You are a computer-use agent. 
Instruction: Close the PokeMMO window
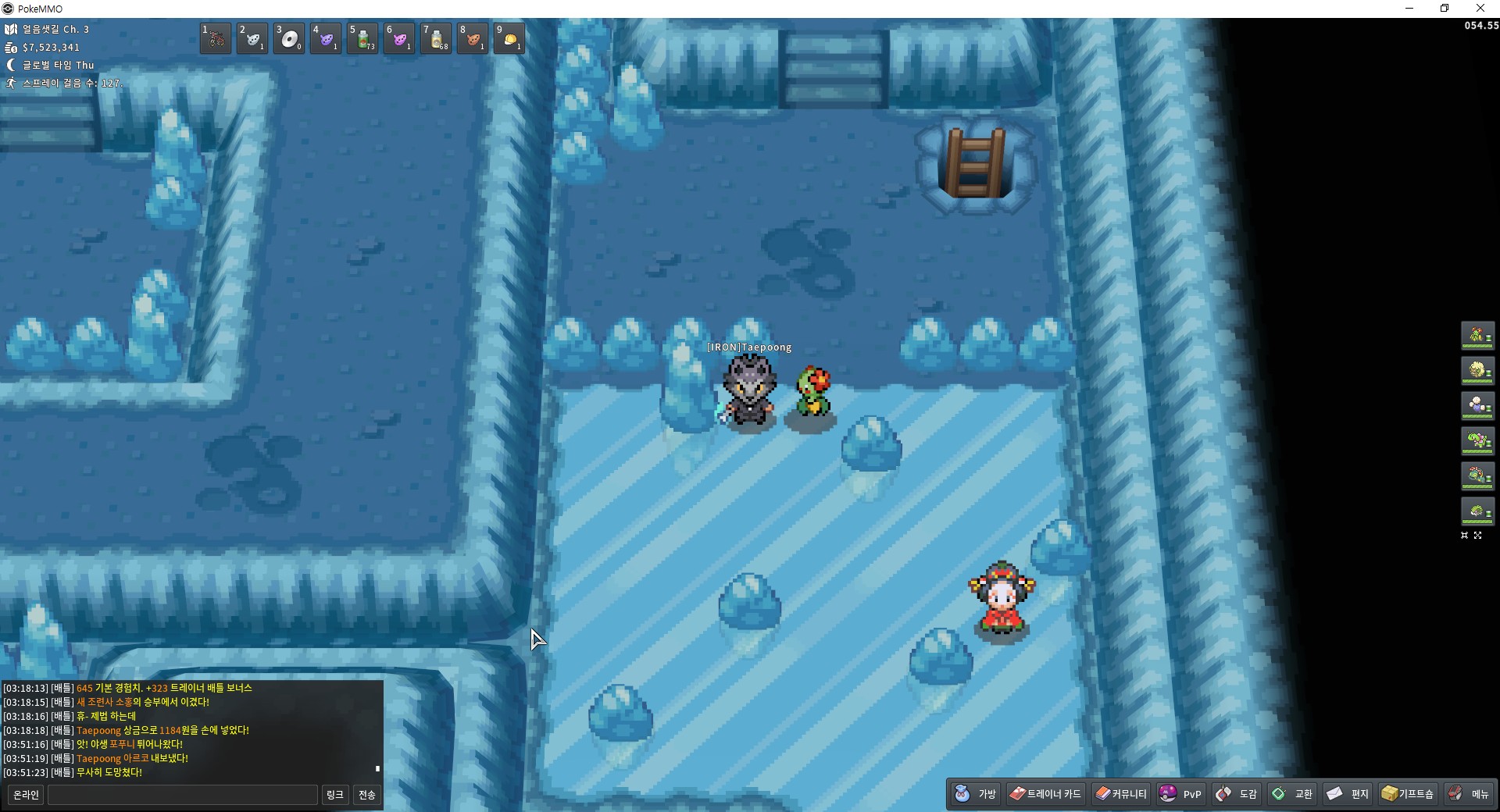[x=1480, y=9]
